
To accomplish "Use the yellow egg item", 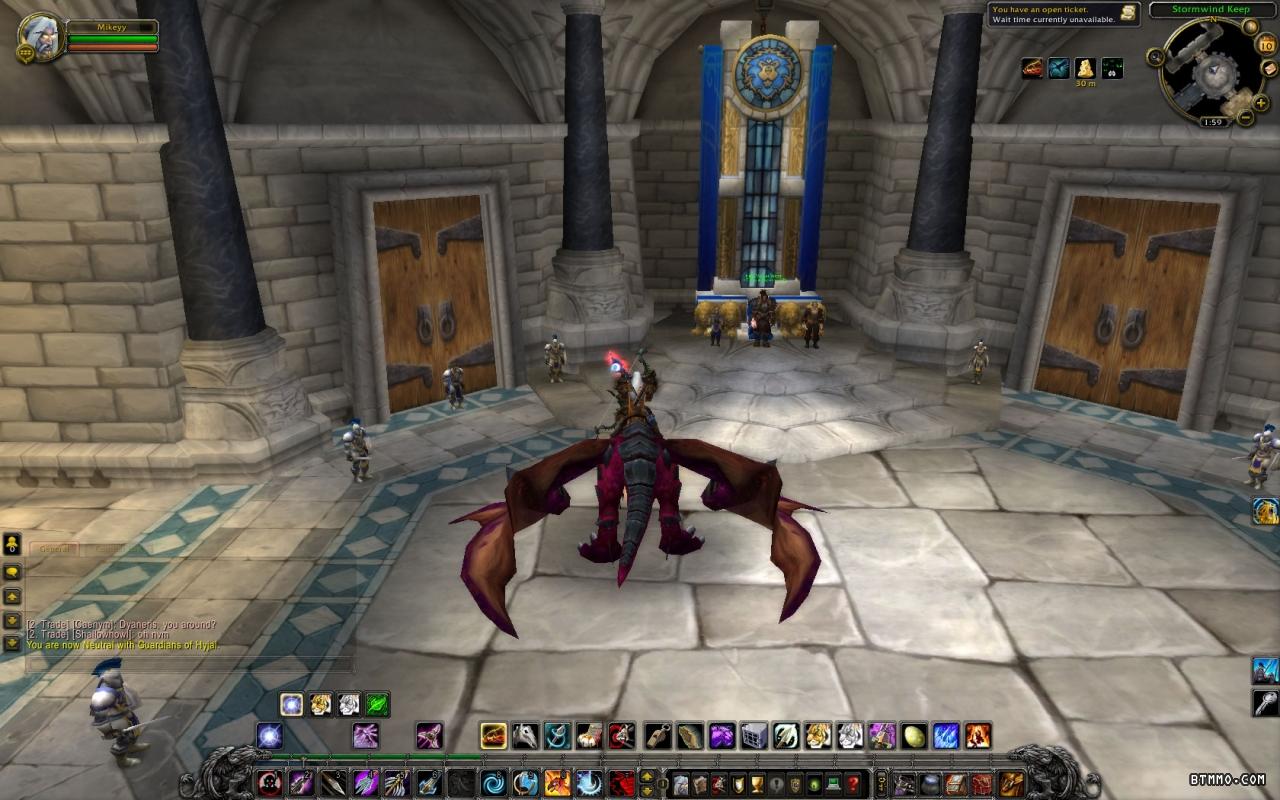I will tap(914, 737).
